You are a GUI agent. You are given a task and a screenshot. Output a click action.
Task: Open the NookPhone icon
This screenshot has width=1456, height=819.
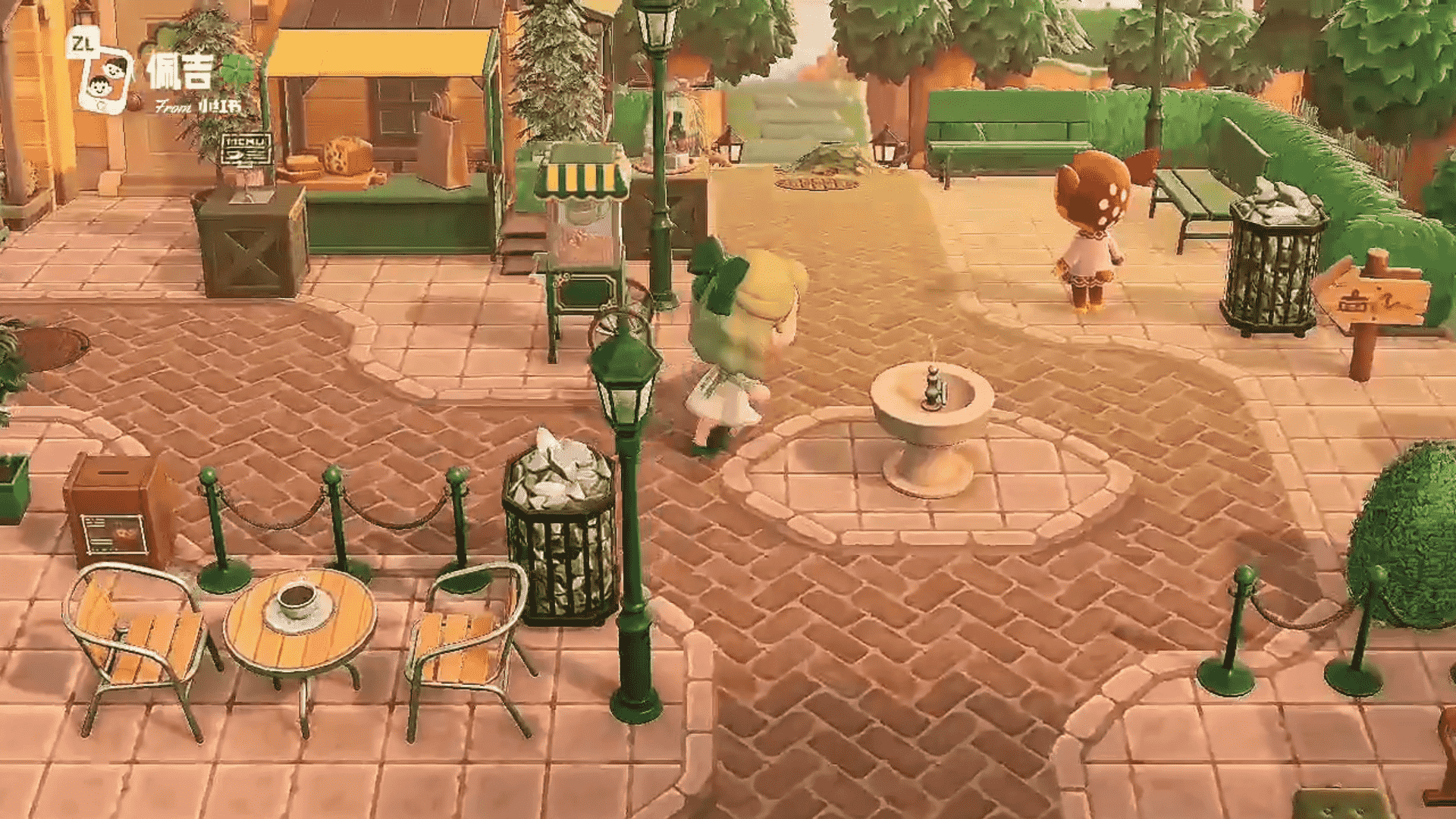105,78
